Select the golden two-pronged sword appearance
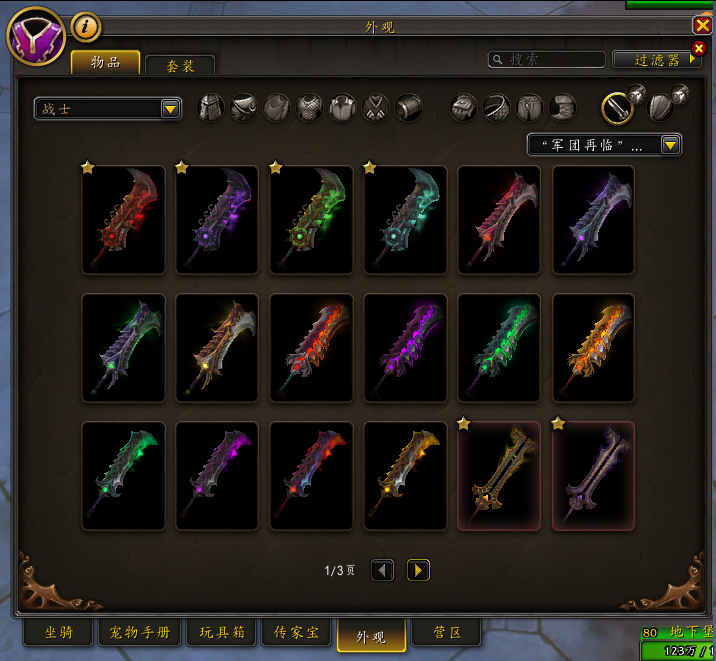The width and height of the screenshot is (716, 661). (x=498, y=475)
